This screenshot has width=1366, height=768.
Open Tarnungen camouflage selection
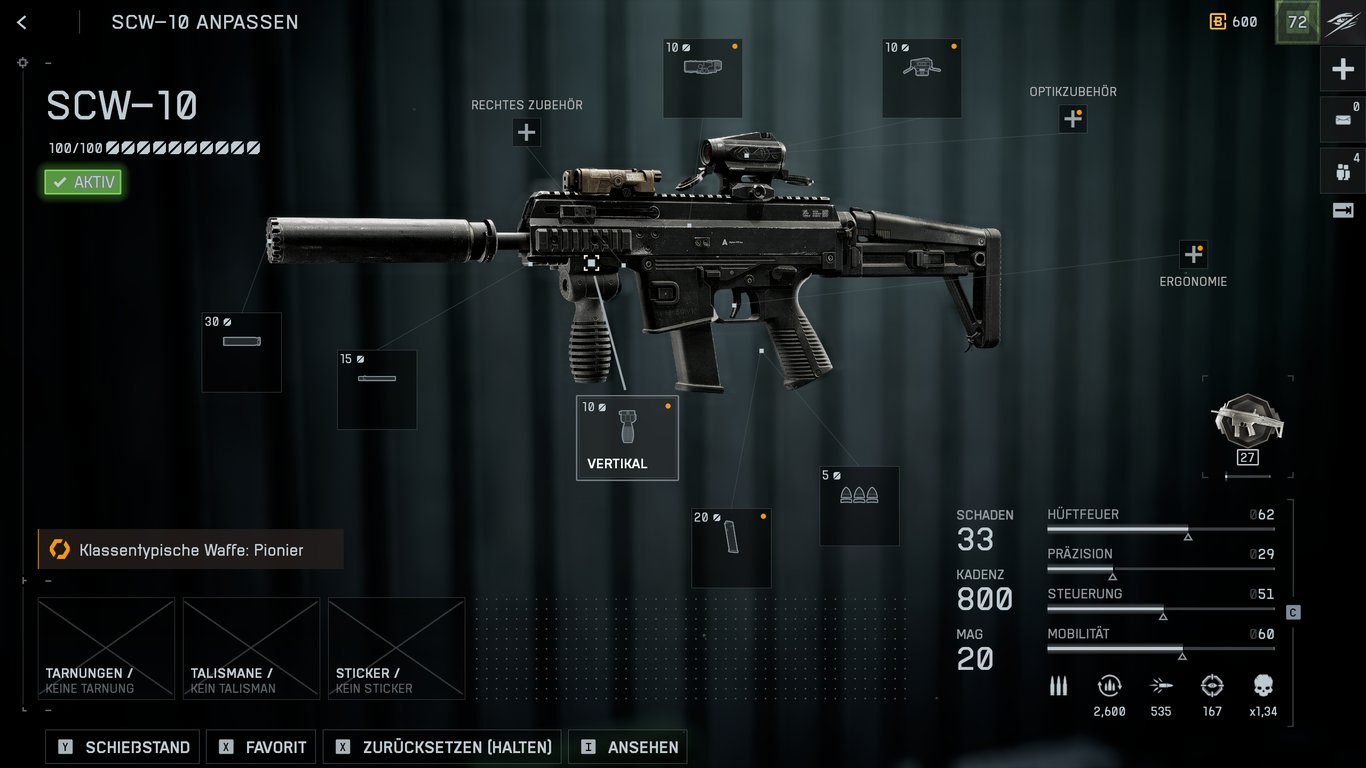coord(106,648)
